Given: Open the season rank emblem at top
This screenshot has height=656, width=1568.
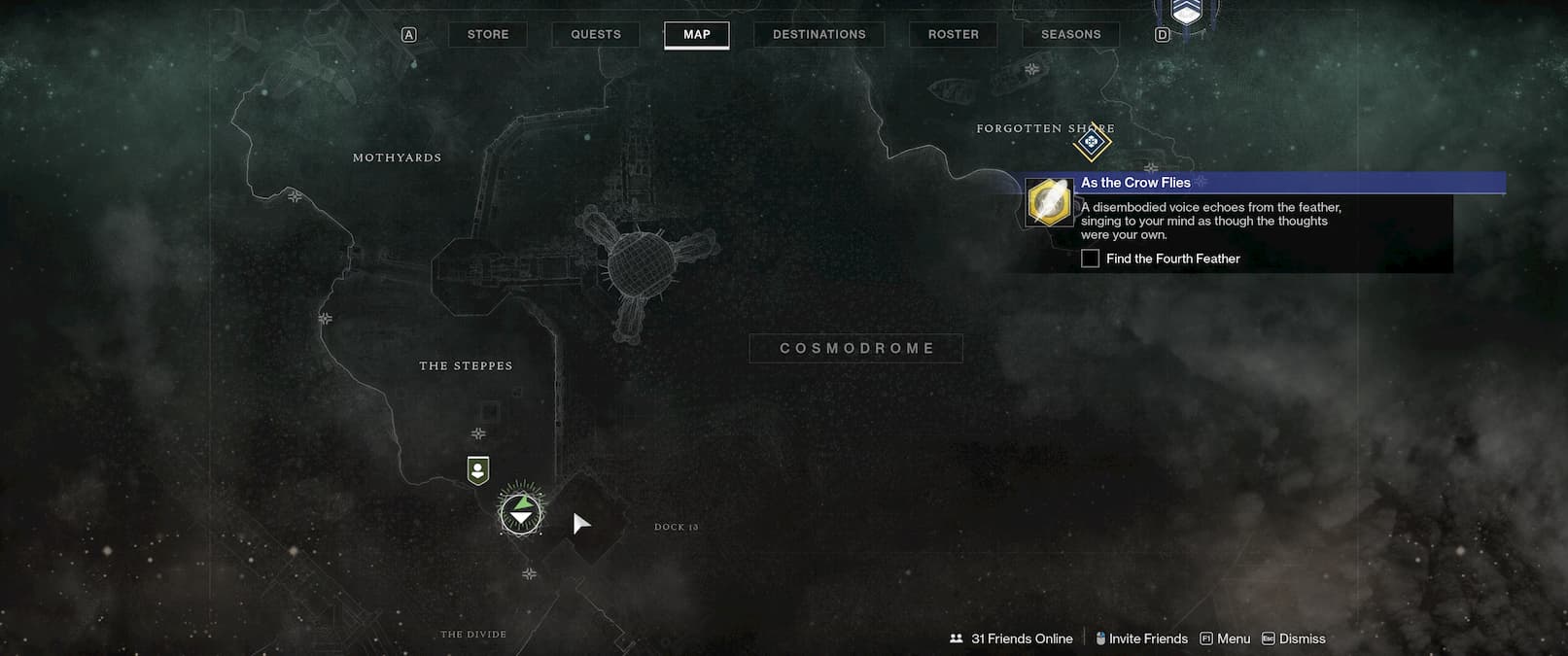Looking at the screenshot, I should (x=1184, y=12).
